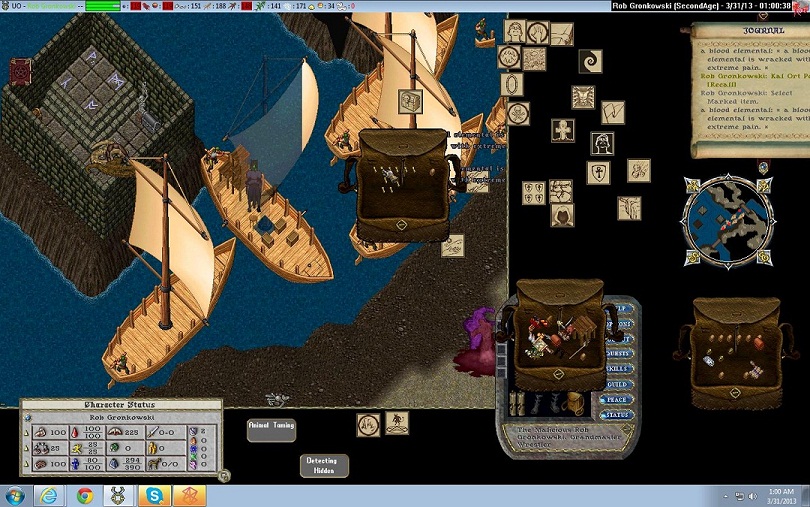Cast the hooded figure spell icon

pyautogui.click(x=562, y=215)
